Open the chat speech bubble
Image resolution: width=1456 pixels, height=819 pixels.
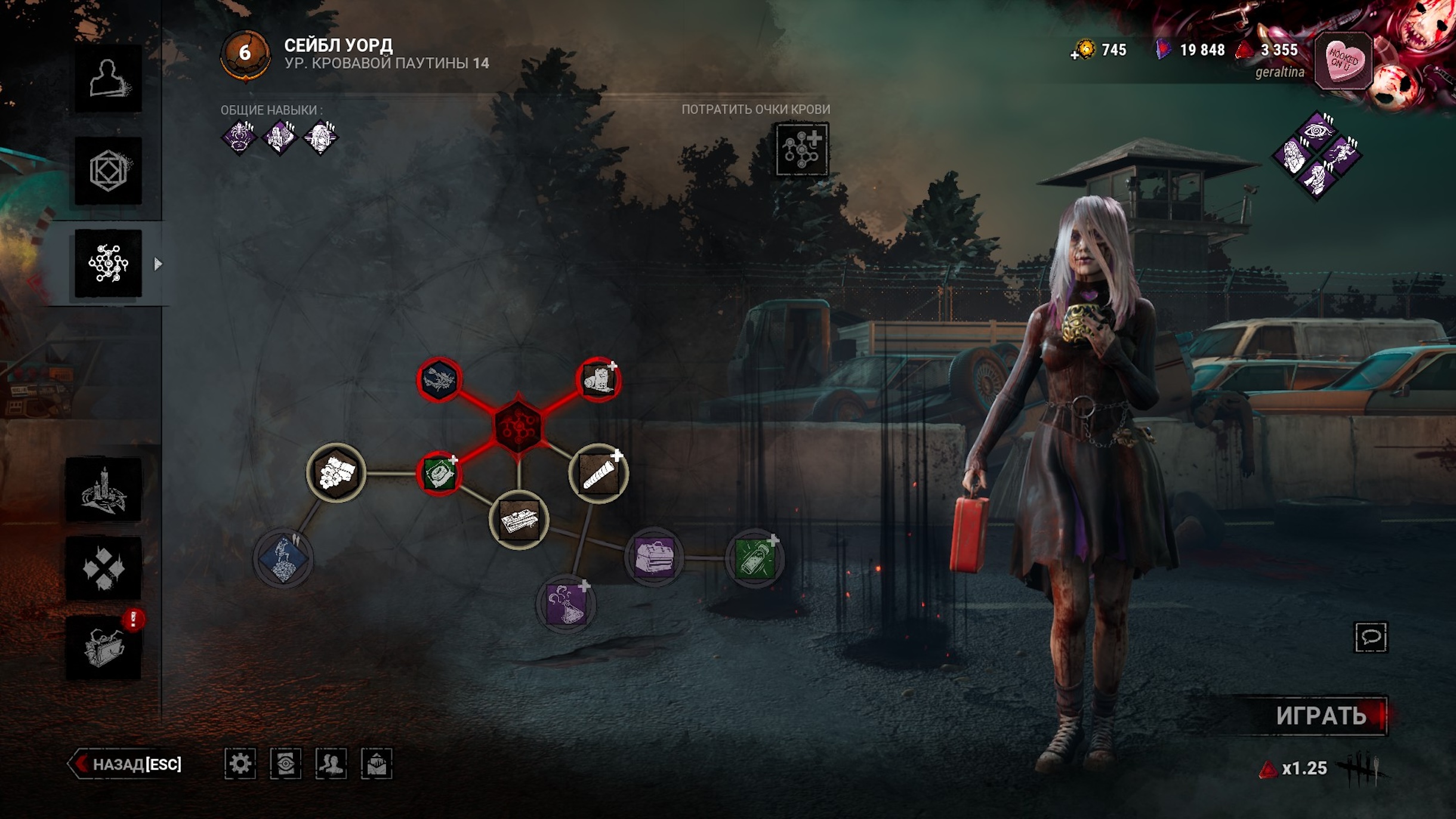(1371, 637)
